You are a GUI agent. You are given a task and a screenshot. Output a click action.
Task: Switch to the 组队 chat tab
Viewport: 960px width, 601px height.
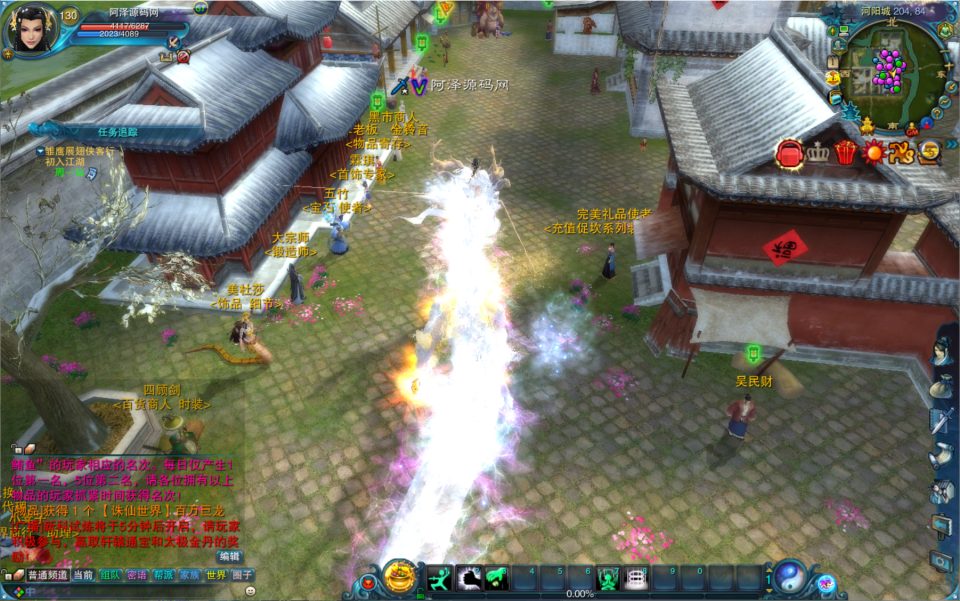click(x=110, y=575)
